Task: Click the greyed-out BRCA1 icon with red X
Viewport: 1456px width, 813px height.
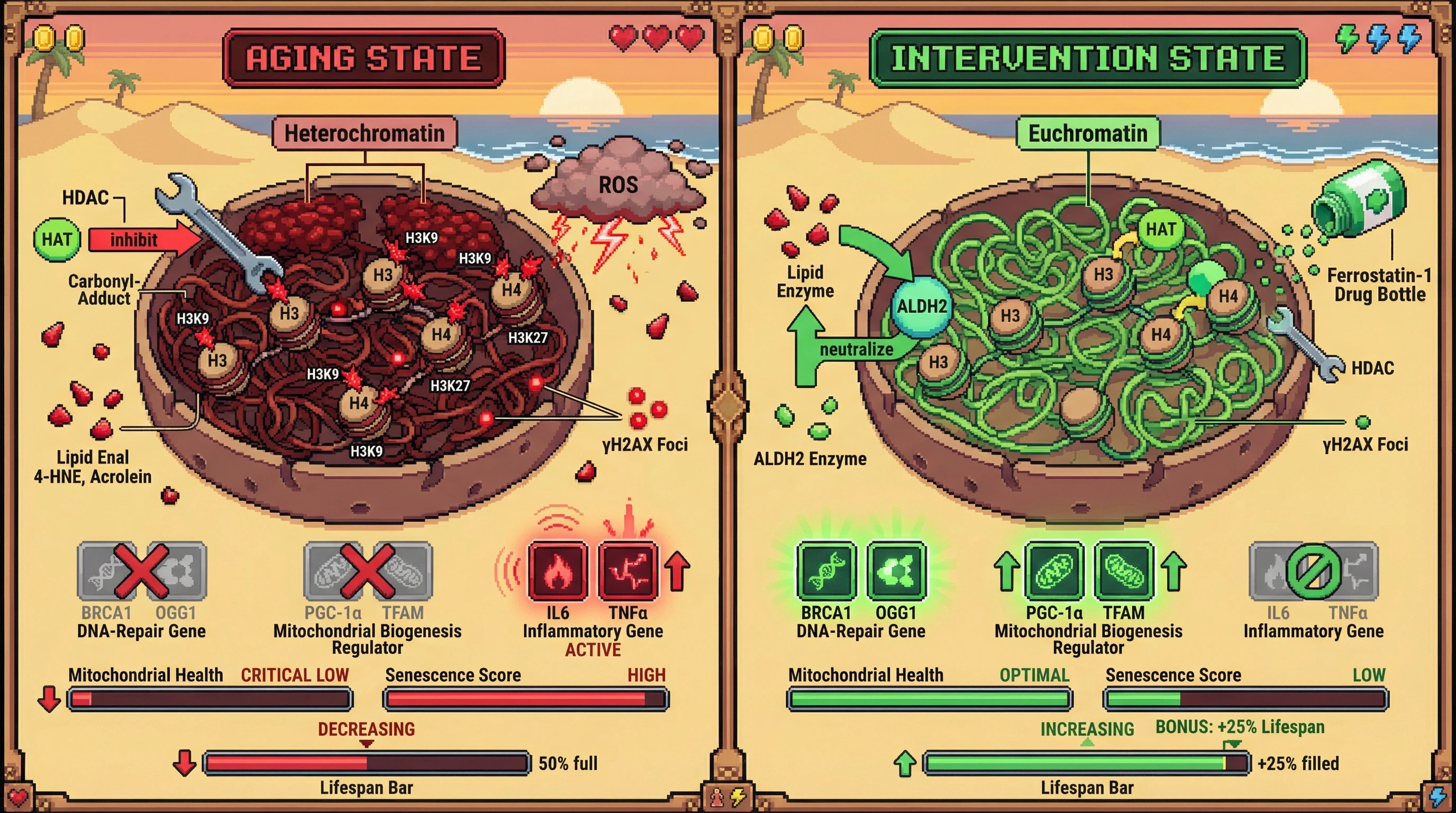Action: (x=105, y=571)
